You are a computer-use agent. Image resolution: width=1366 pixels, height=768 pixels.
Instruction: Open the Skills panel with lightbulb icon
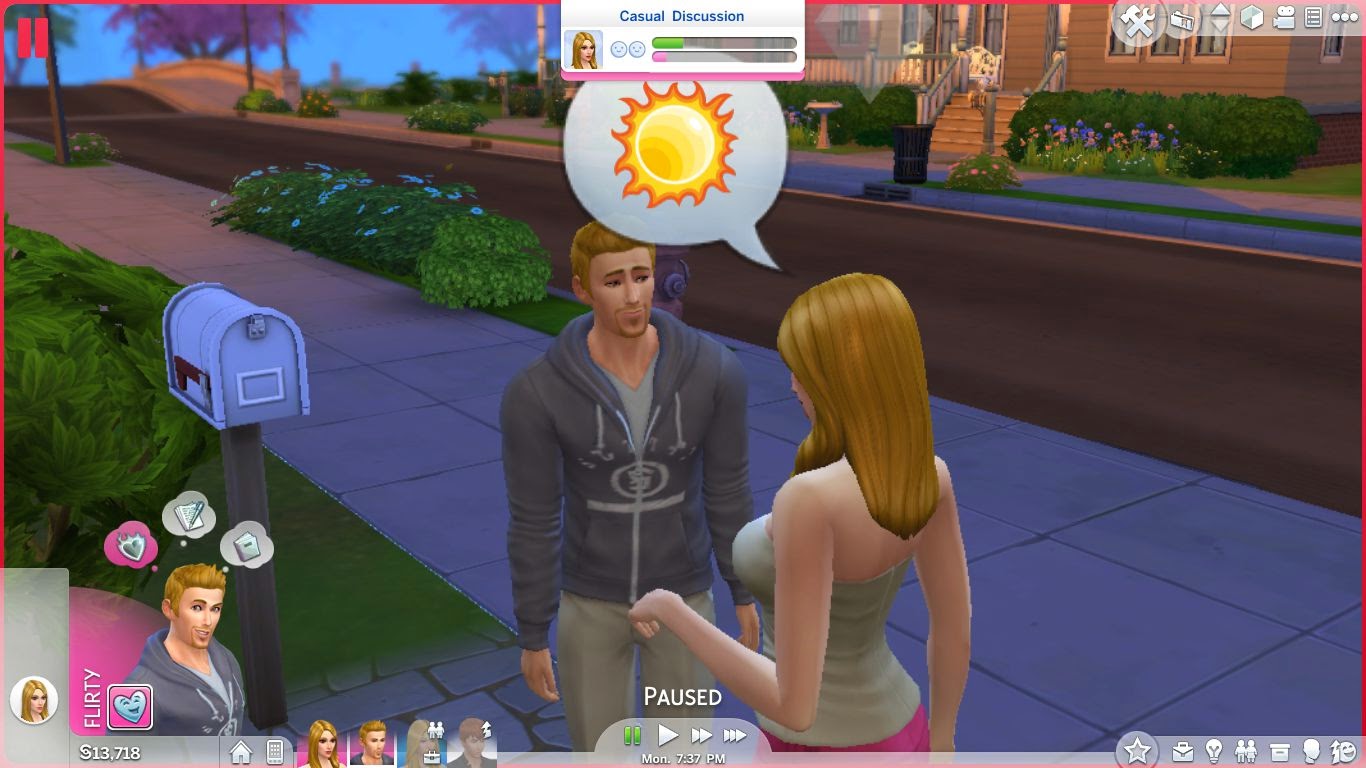(x=1216, y=750)
